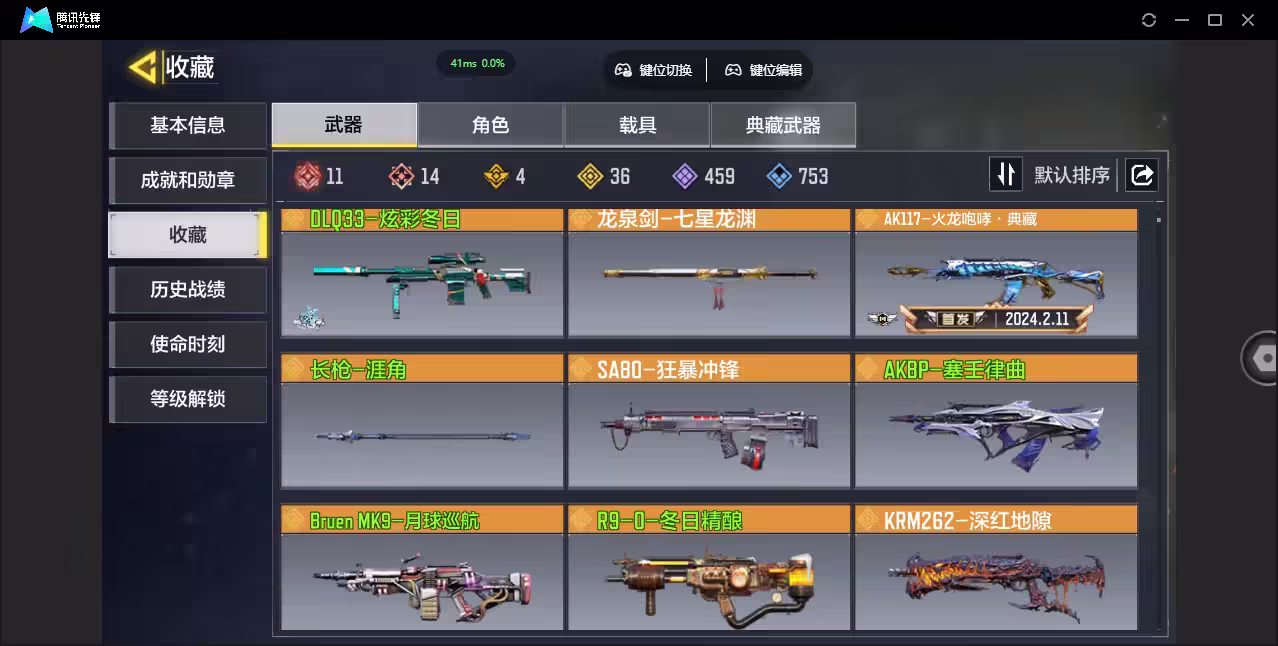Switch to the 武器 tab
1278x646 pixels.
tap(344, 125)
